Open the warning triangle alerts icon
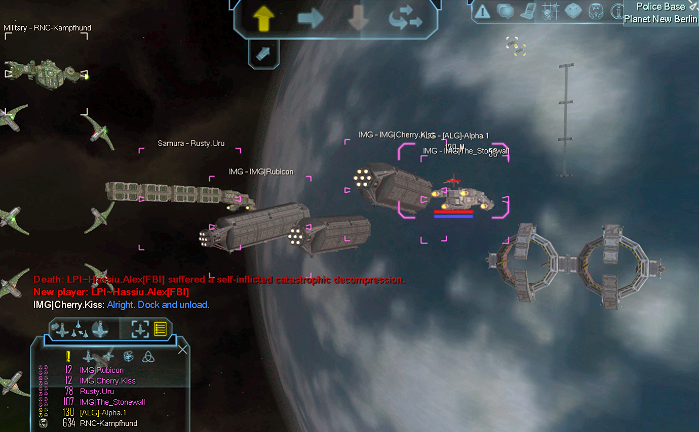This screenshot has height=432, width=699. (x=483, y=11)
